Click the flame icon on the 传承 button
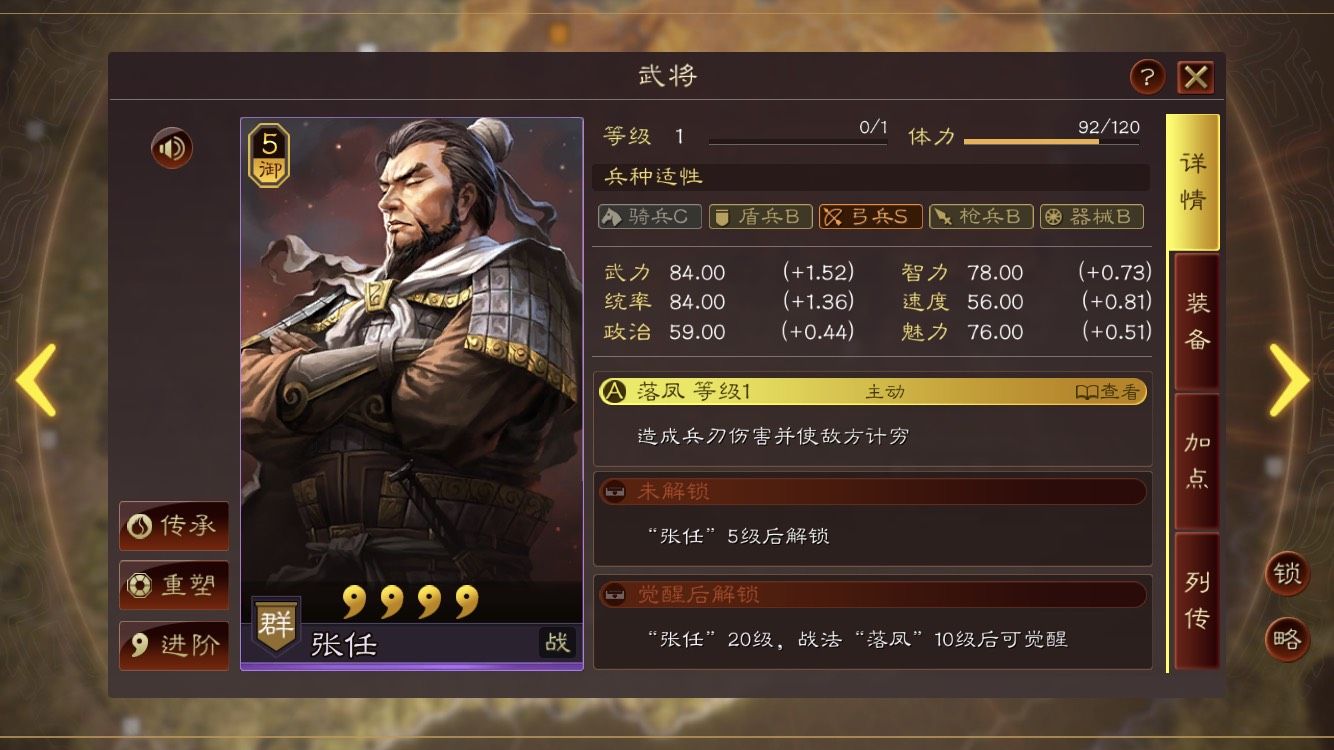Screen dimensions: 1334x750 (141, 527)
